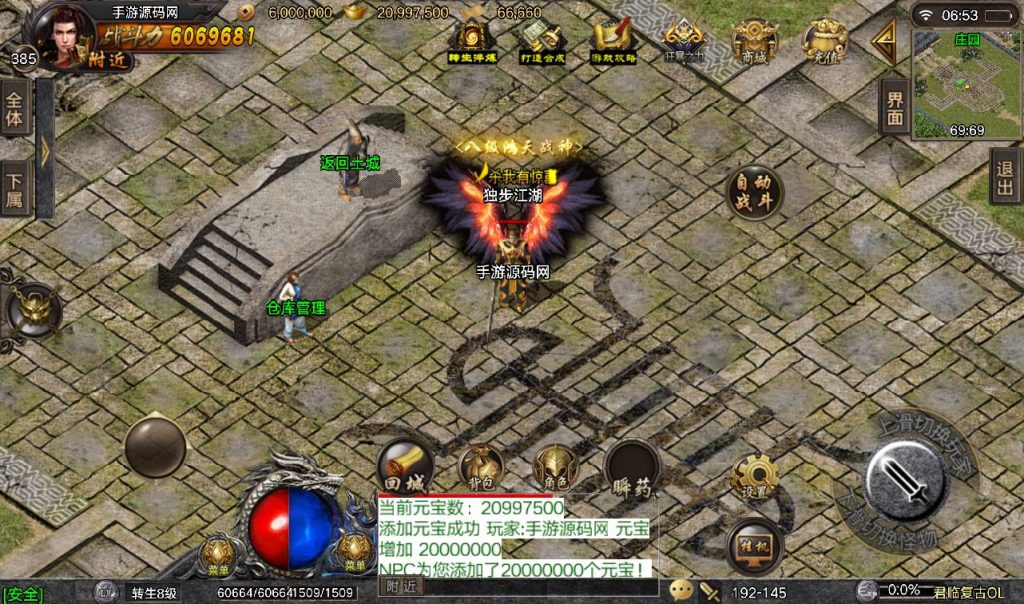The height and width of the screenshot is (604, 1024).
Task: Open the 游戏攻略 game guide
Action: point(611,41)
